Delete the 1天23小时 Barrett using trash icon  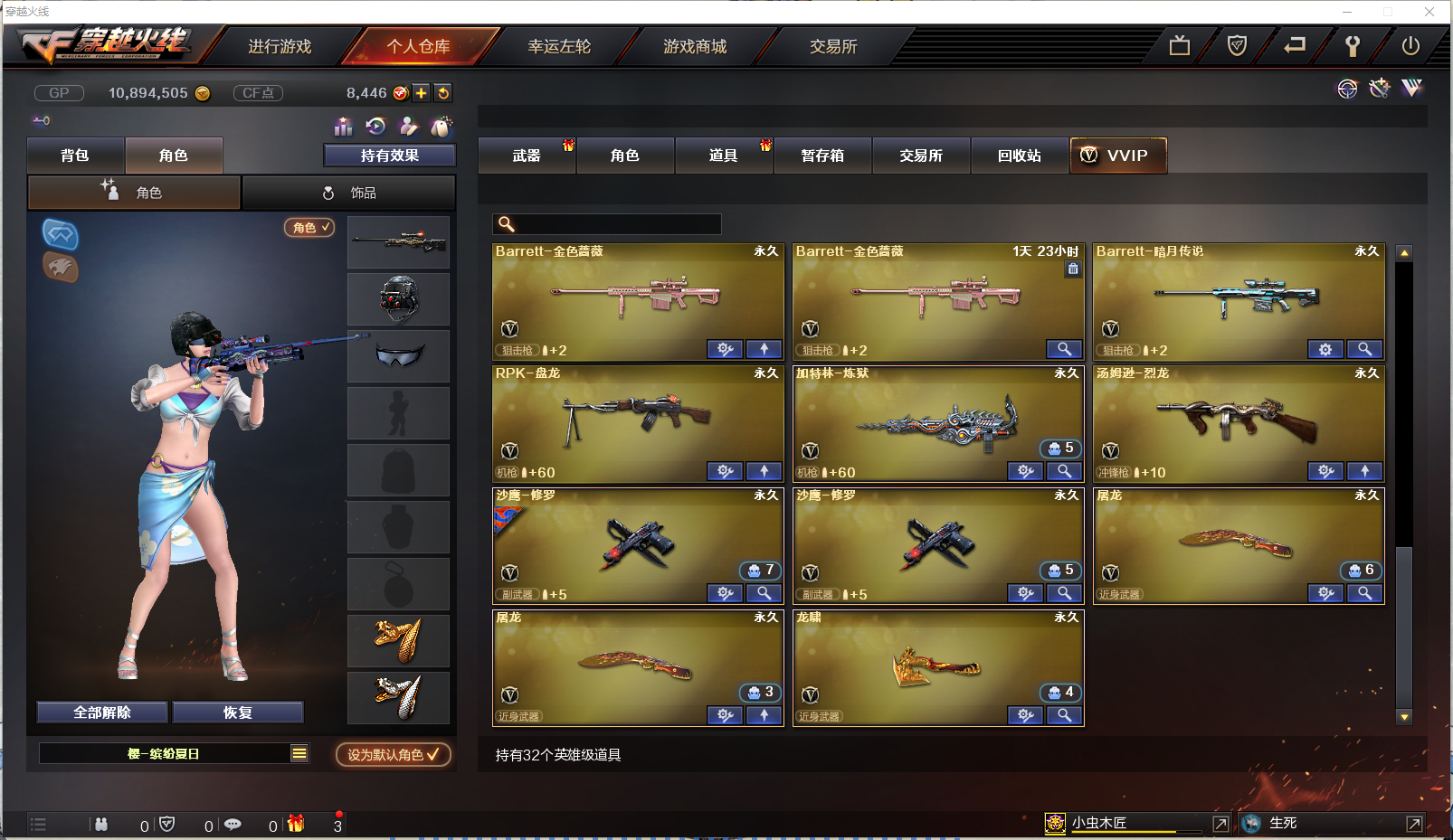[x=1073, y=269]
